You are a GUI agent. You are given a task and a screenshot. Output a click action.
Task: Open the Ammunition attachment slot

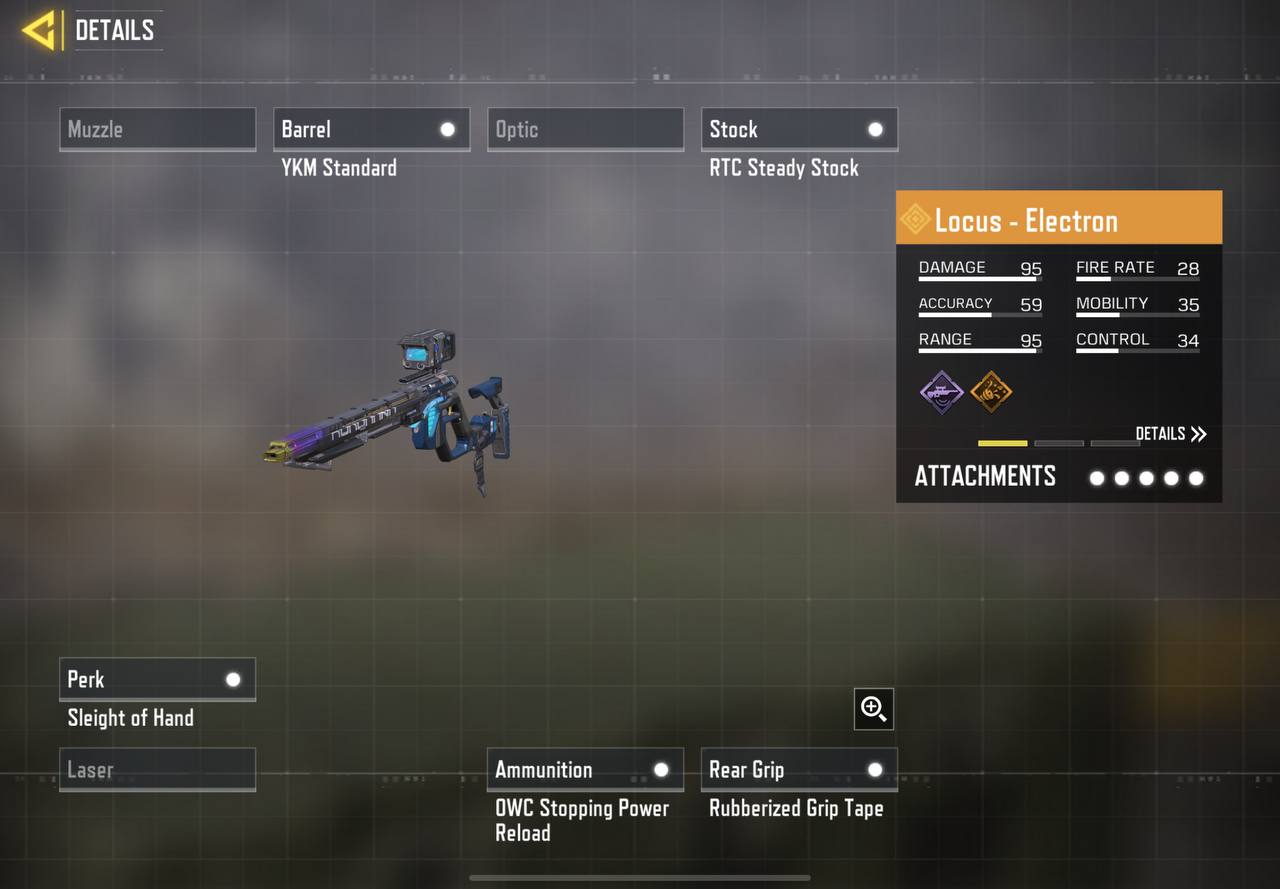pyautogui.click(x=585, y=769)
